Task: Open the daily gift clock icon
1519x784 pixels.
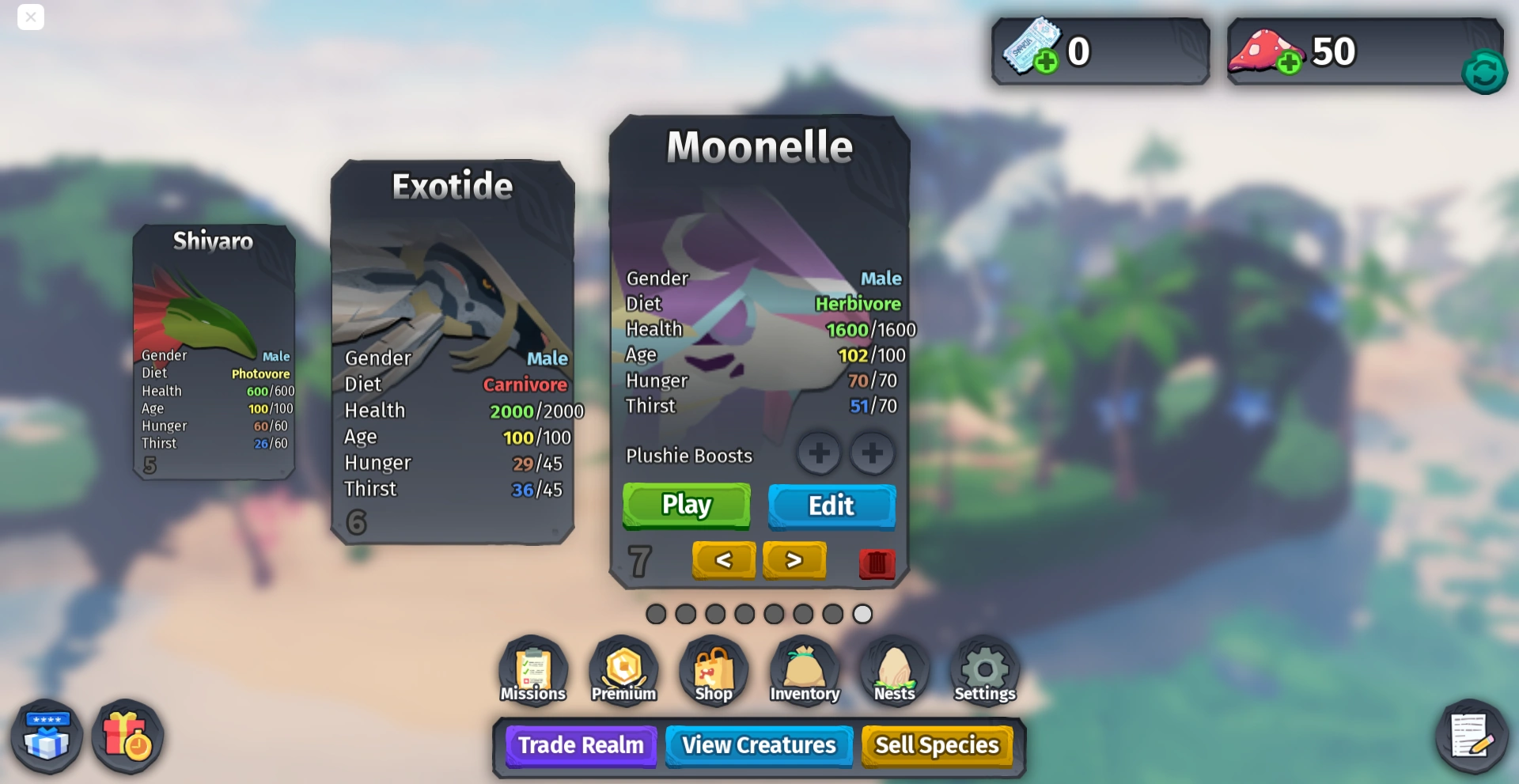Action: 127,736
